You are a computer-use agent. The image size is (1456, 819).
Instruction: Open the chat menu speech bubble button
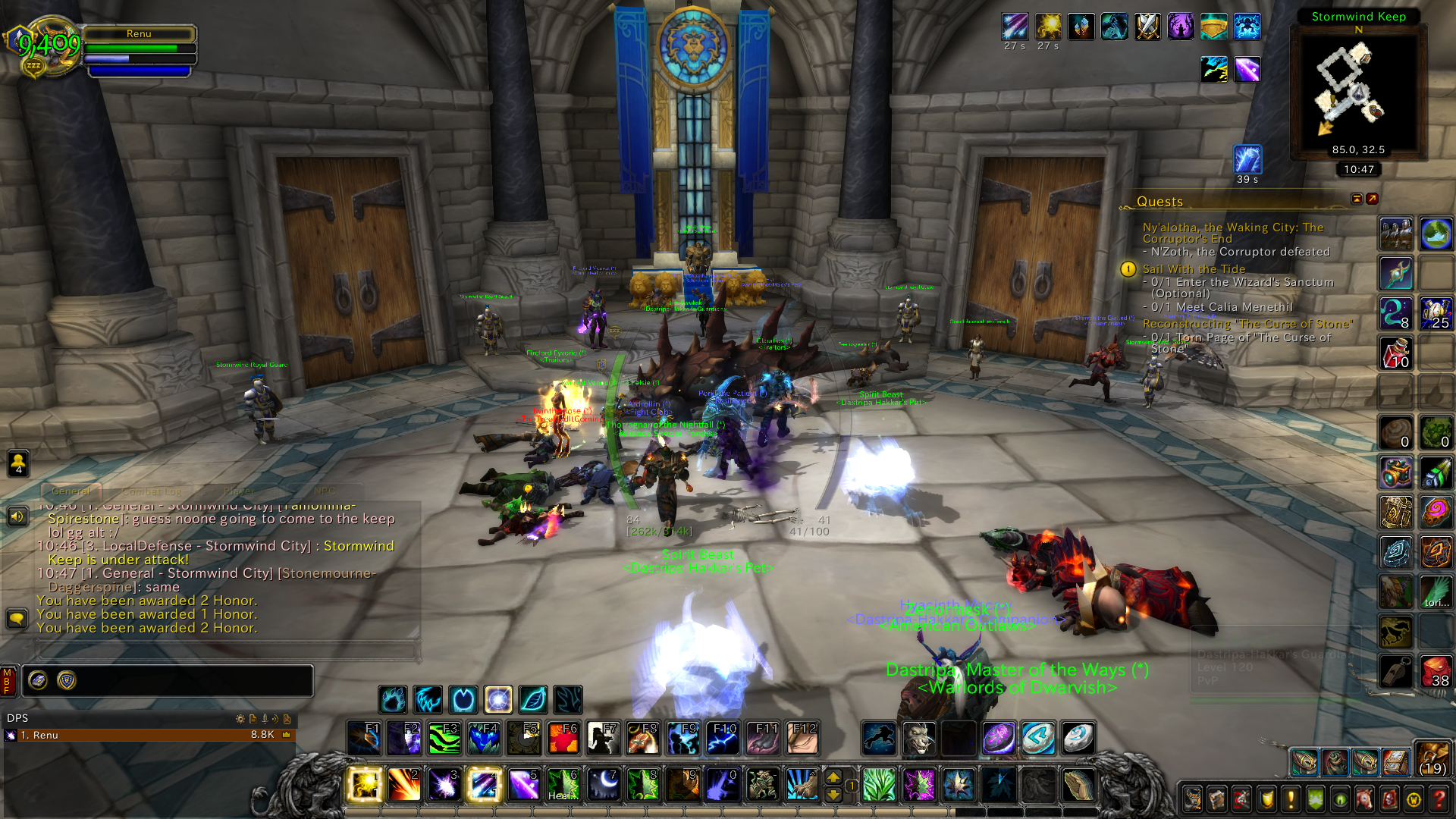[17, 619]
